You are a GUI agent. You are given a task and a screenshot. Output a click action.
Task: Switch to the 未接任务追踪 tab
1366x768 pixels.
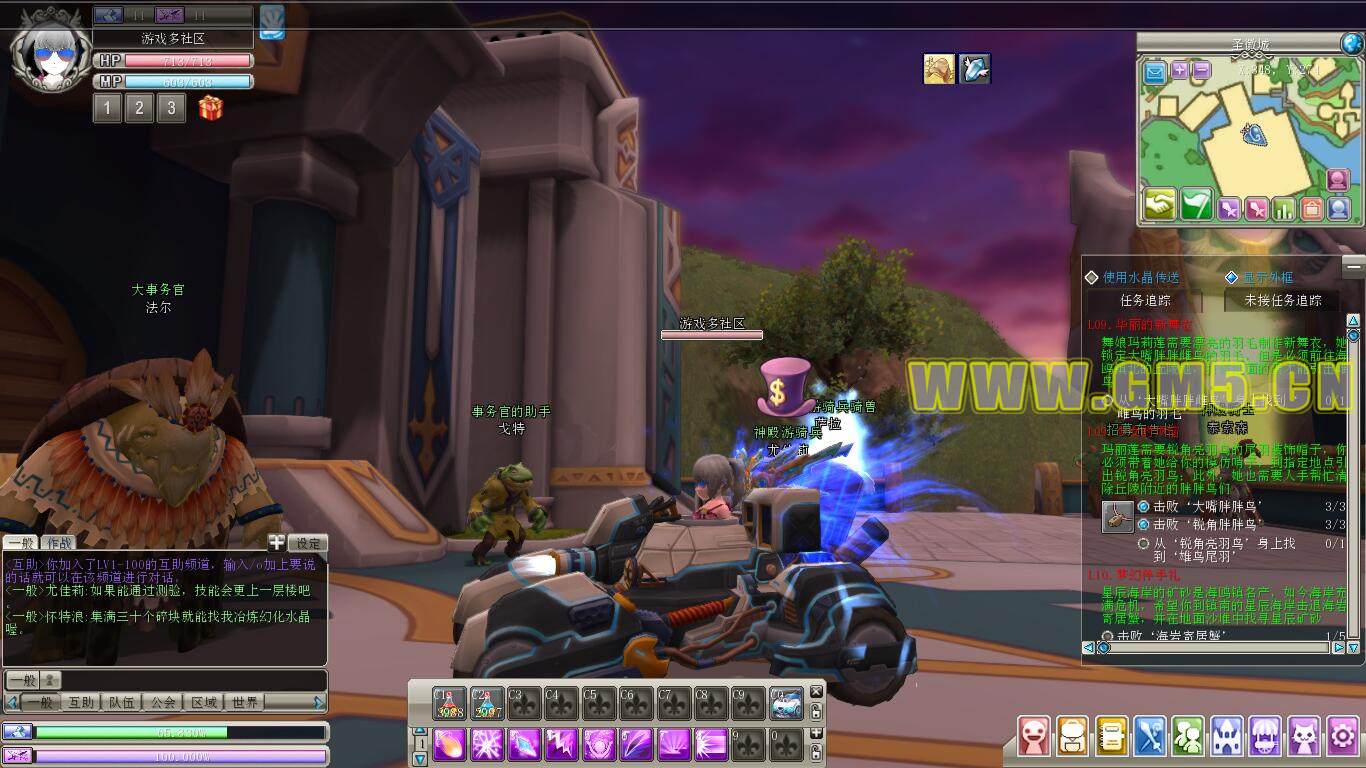point(1282,300)
